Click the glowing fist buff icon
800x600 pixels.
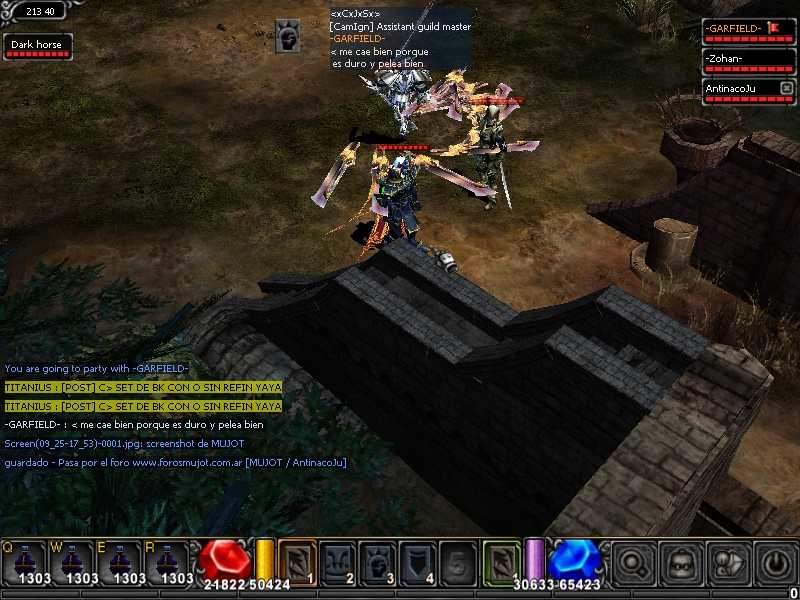[288, 36]
